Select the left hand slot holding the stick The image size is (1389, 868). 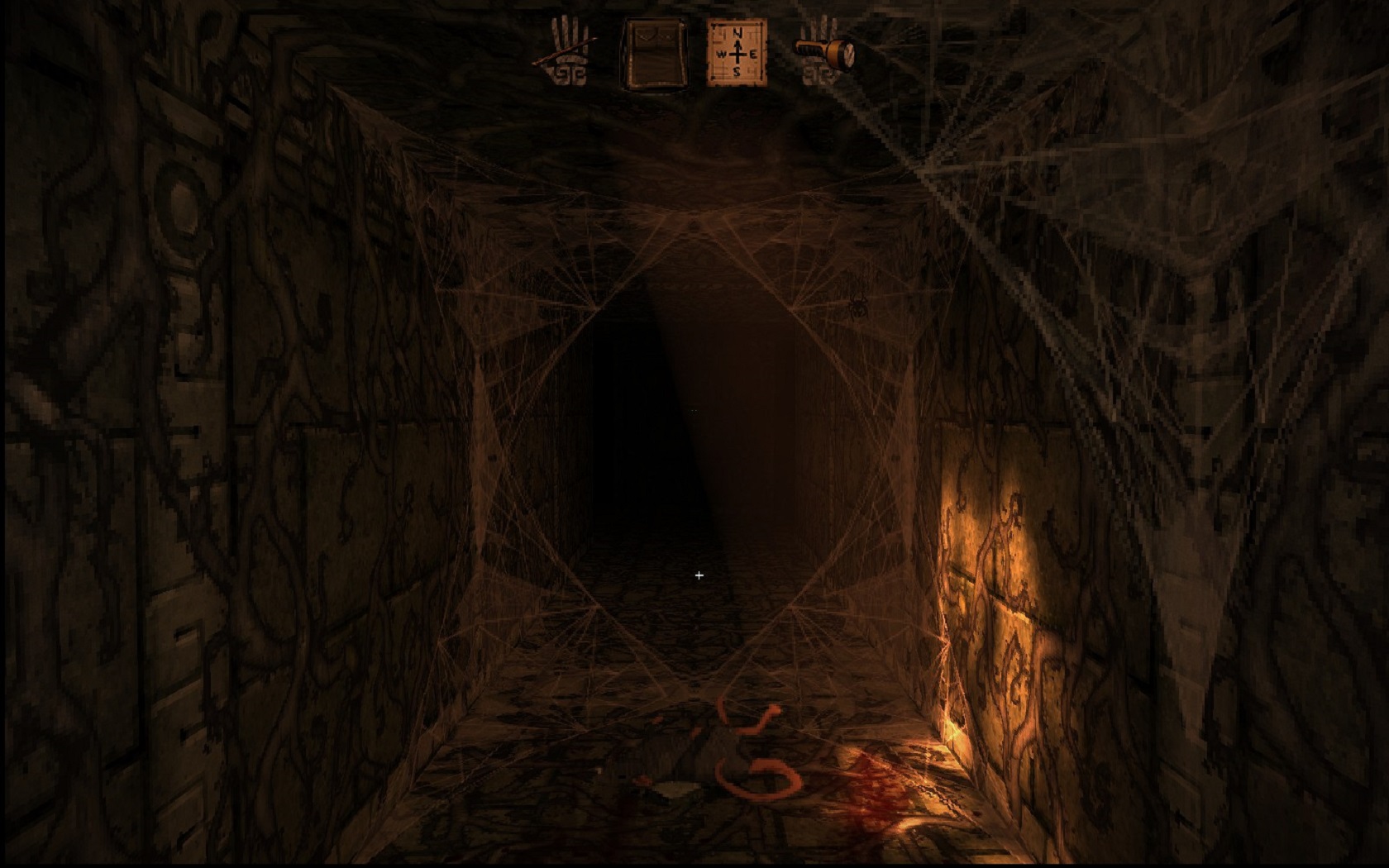pyautogui.click(x=570, y=51)
